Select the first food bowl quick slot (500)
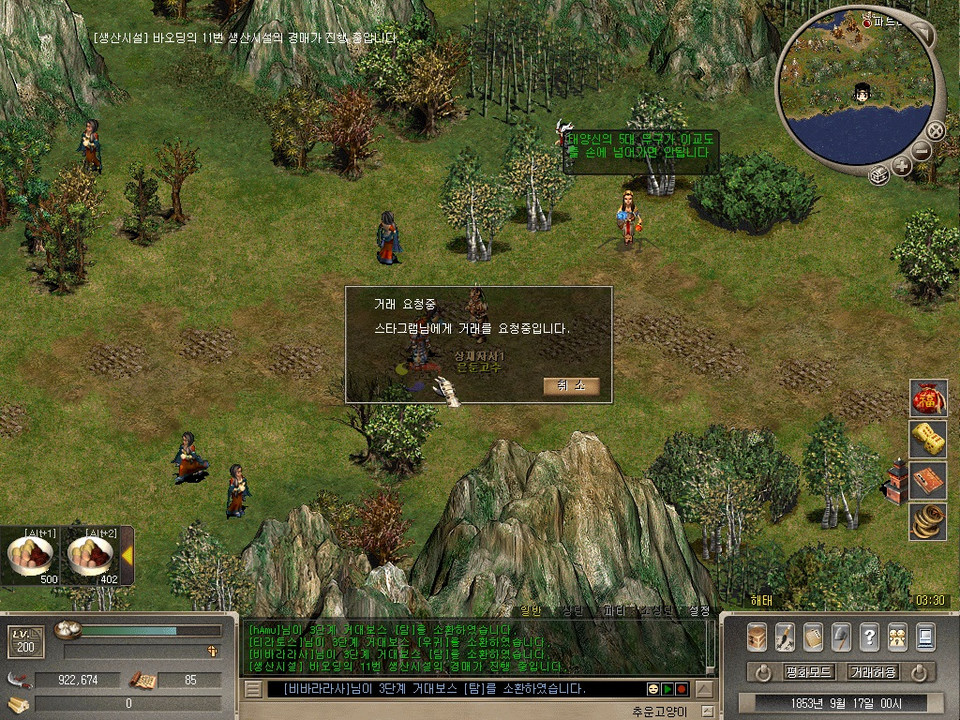Screen dimensions: 960x720 point(31,558)
